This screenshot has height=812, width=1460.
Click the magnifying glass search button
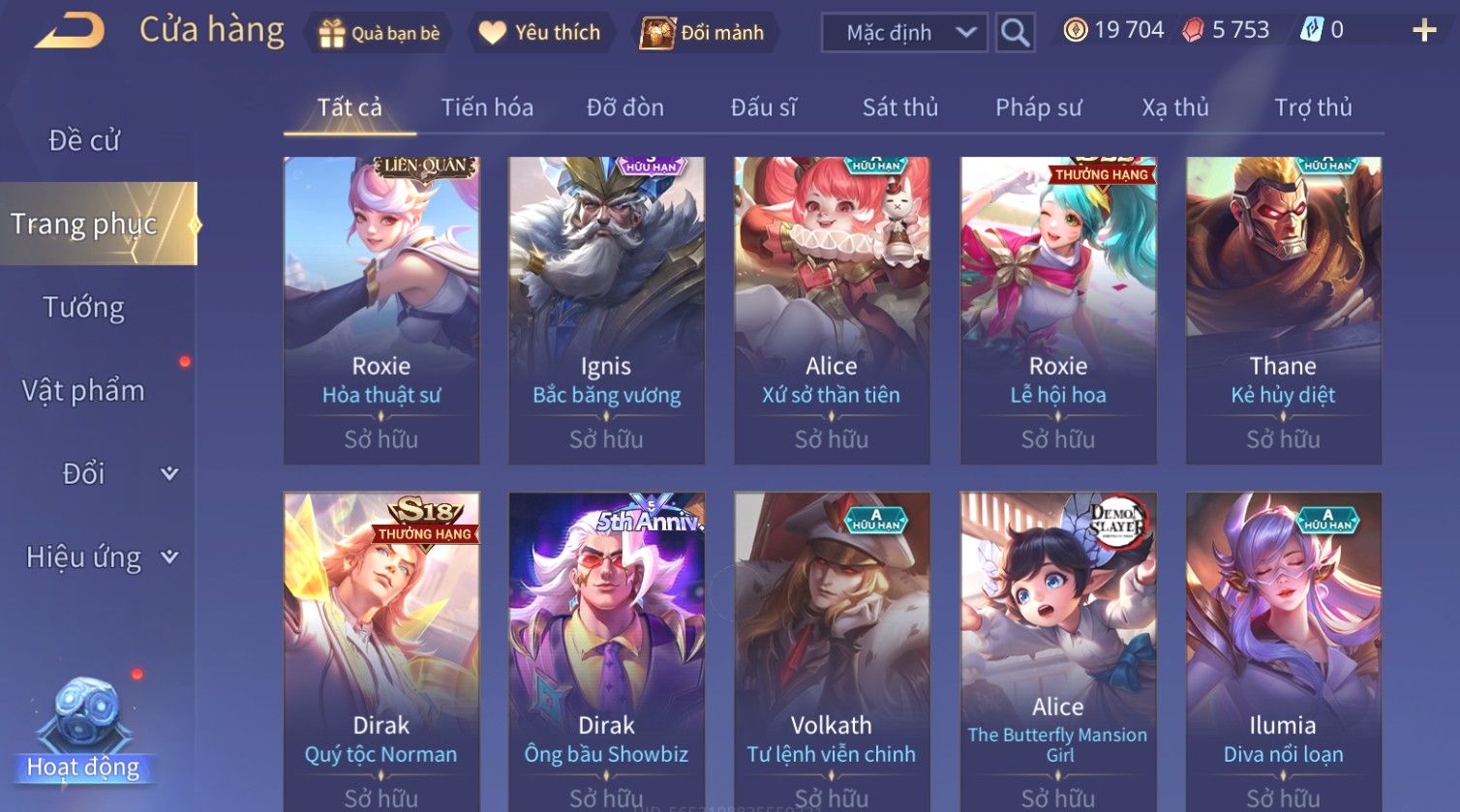(x=1015, y=33)
